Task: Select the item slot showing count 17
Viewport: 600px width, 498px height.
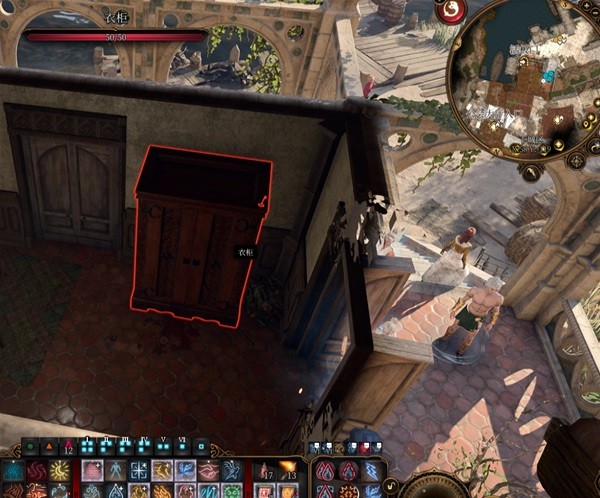Action: (265, 470)
